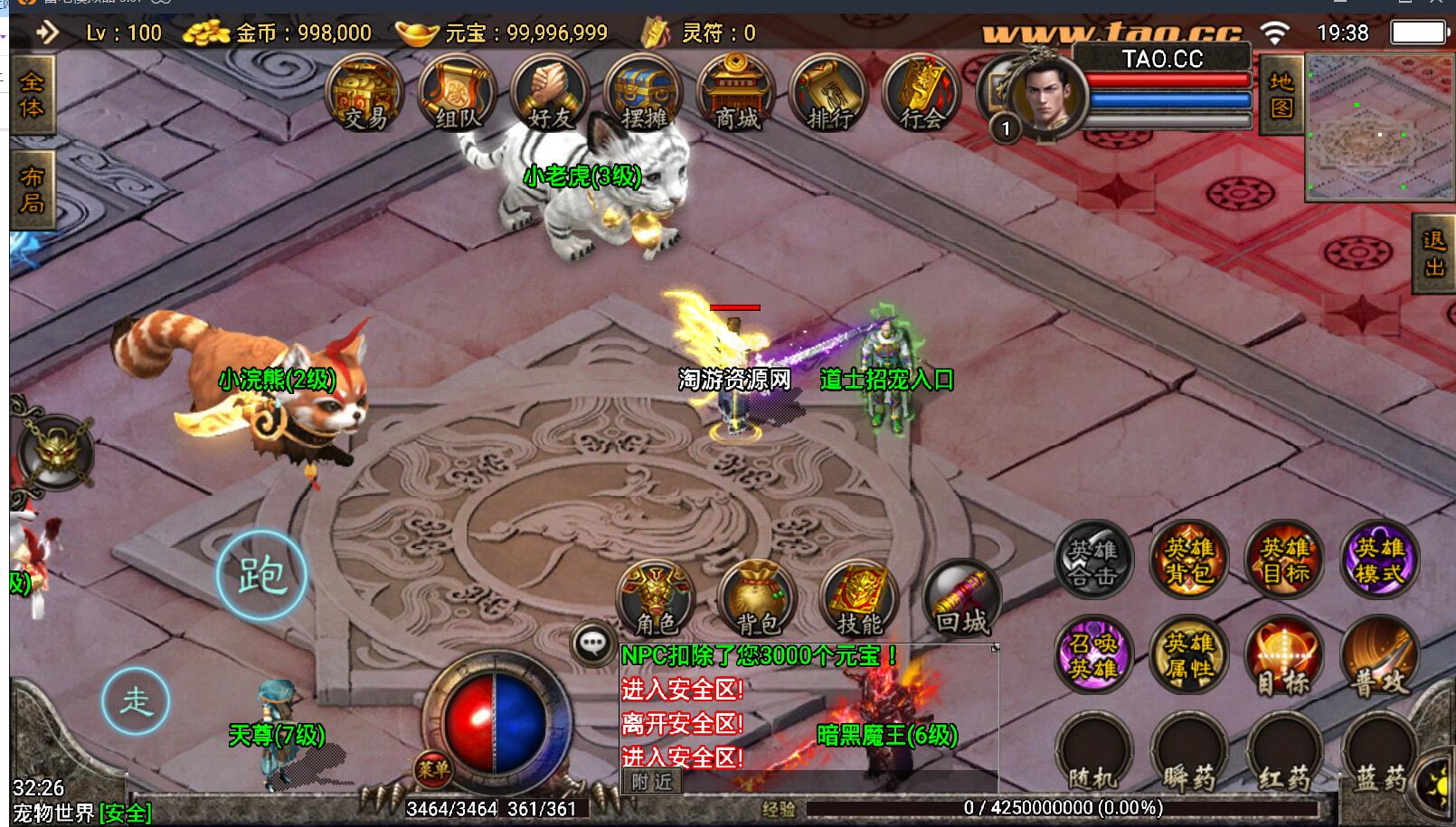The image size is (1456, 827).
Task: Select the minimap
Action: (x=1379, y=127)
